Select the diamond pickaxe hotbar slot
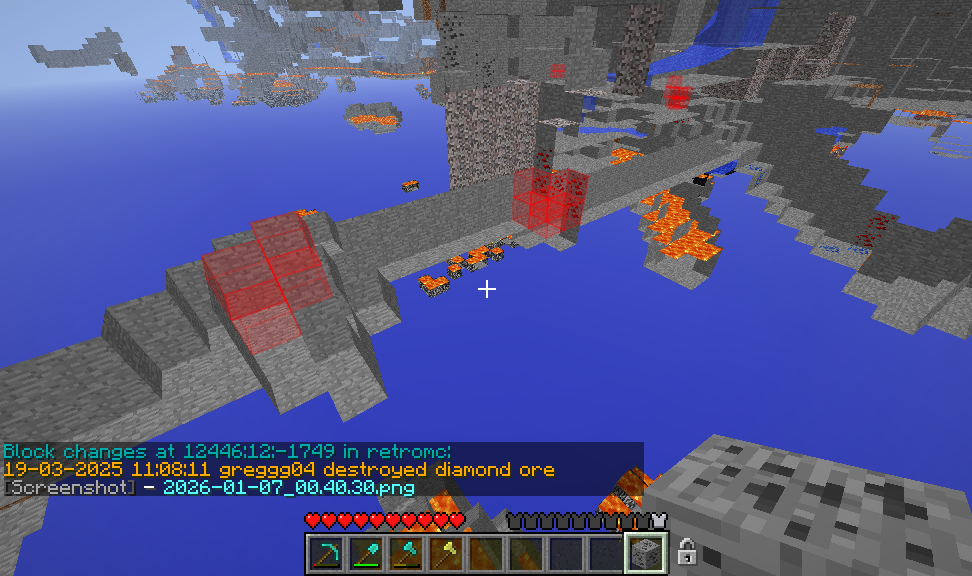The image size is (972, 576). (x=325, y=552)
